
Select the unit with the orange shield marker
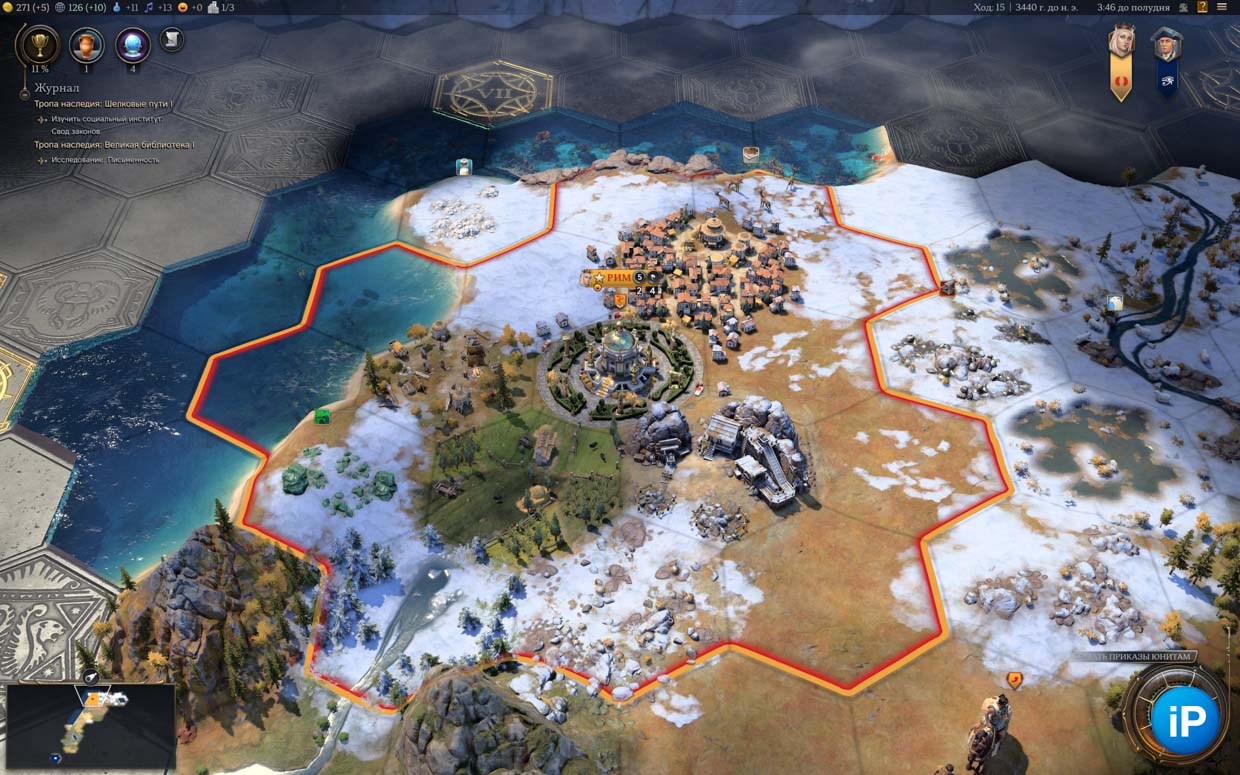coord(1014,681)
